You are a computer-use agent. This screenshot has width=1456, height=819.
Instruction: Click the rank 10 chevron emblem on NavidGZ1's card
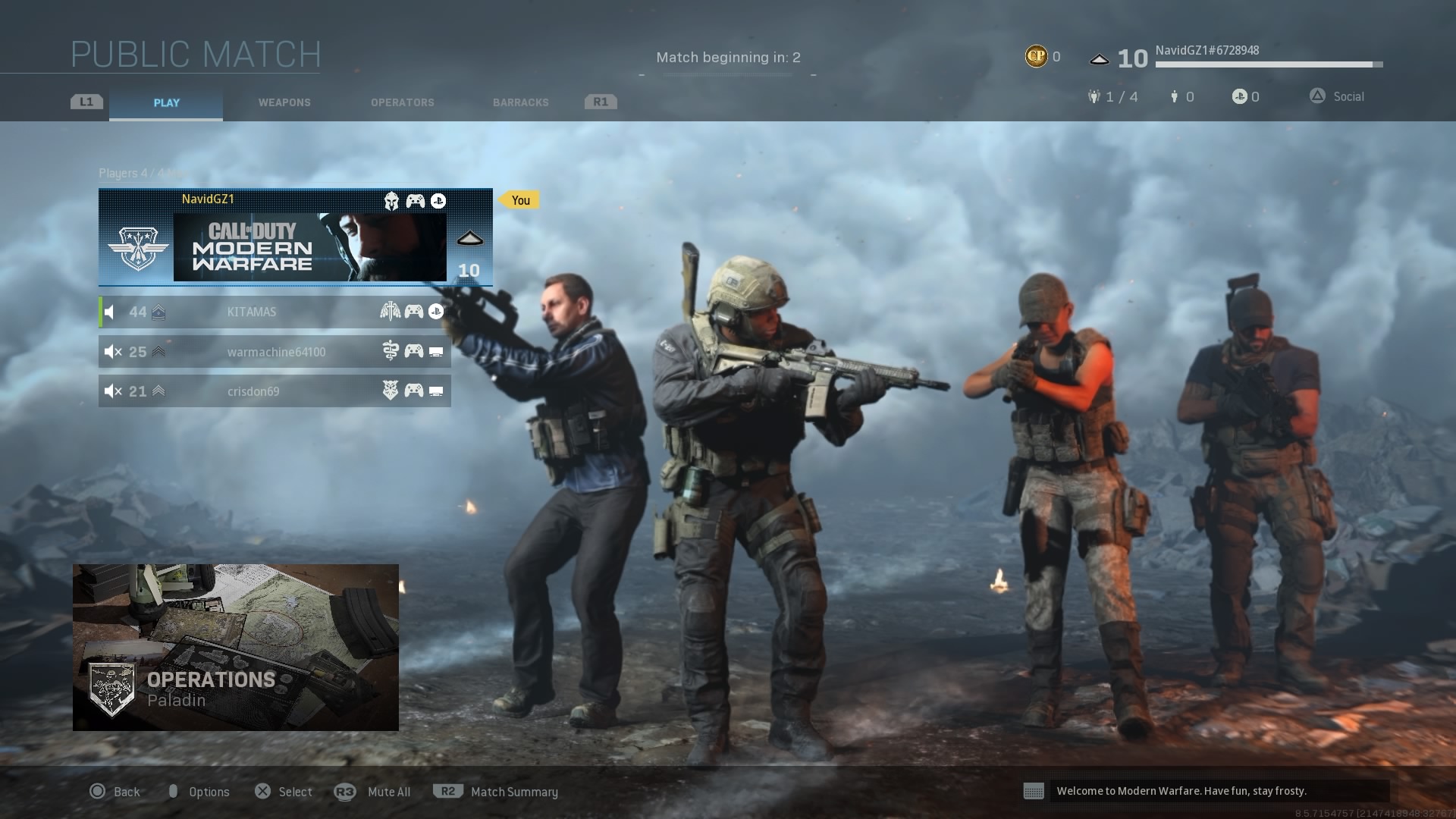[x=470, y=238]
